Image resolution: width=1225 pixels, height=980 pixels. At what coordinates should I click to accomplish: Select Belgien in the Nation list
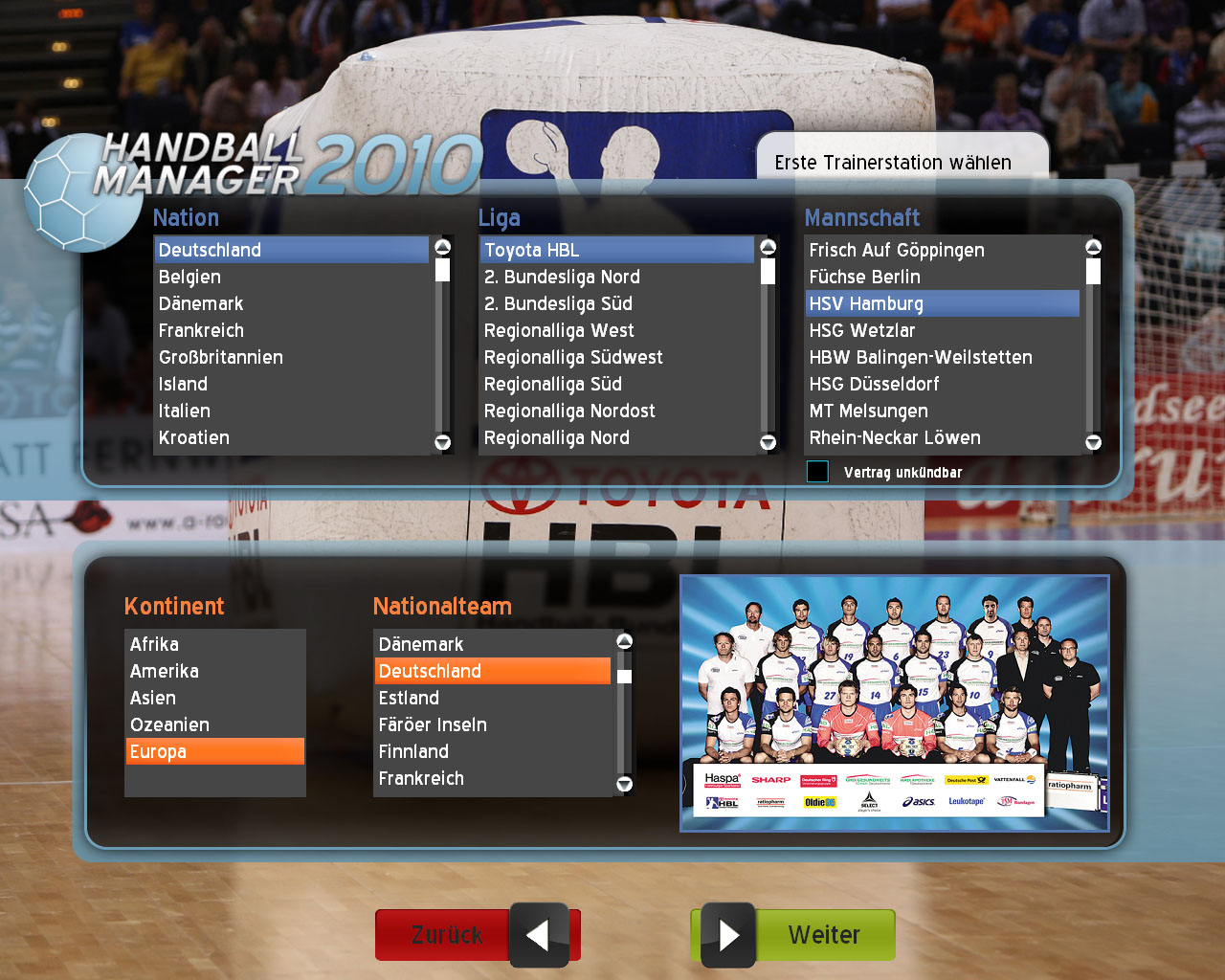[x=189, y=278]
